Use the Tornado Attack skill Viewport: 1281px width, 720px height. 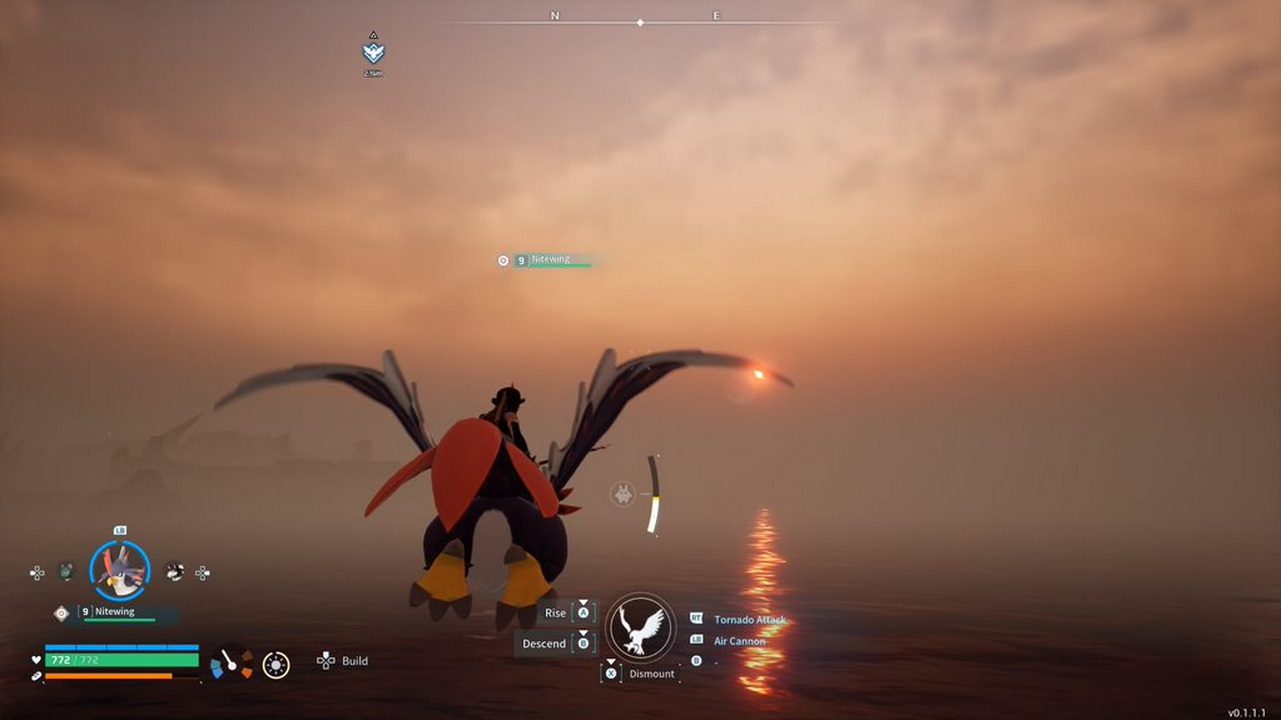coord(749,620)
